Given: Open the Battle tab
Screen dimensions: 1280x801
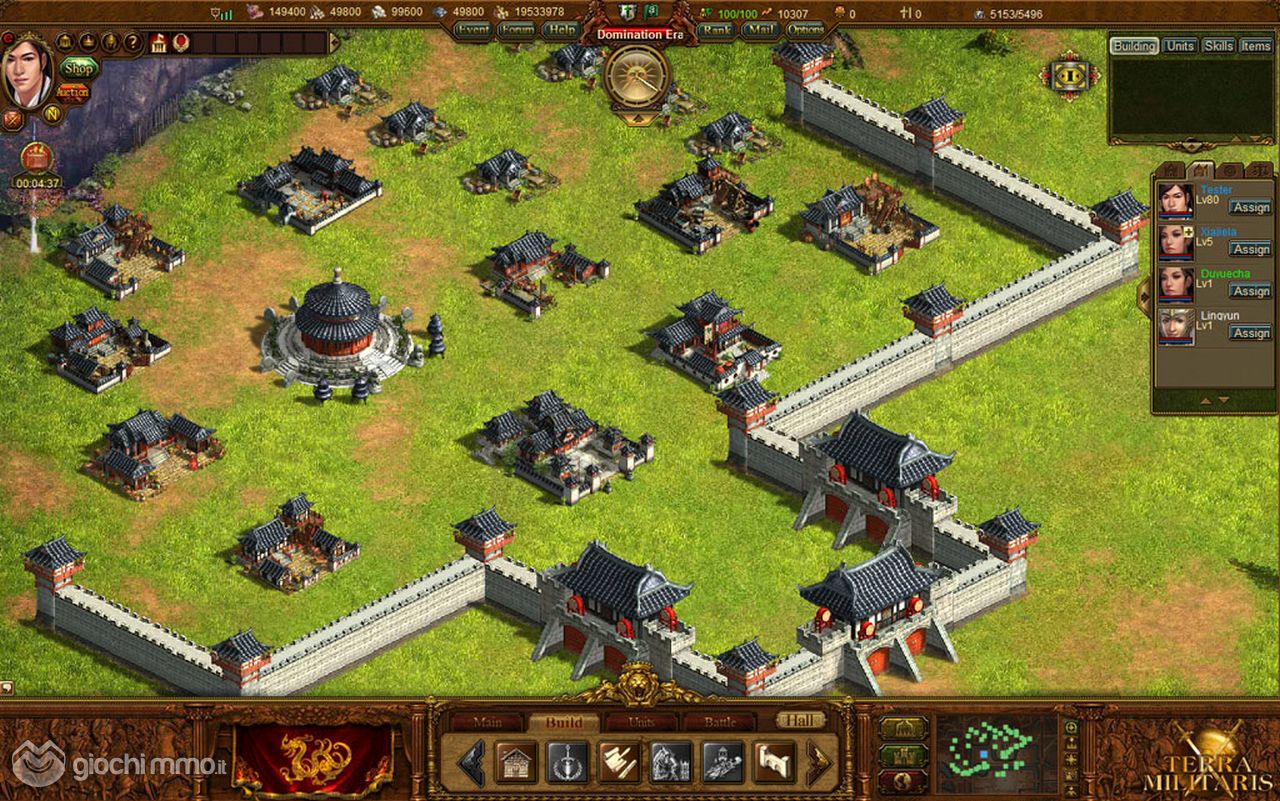Looking at the screenshot, I should coord(720,722).
